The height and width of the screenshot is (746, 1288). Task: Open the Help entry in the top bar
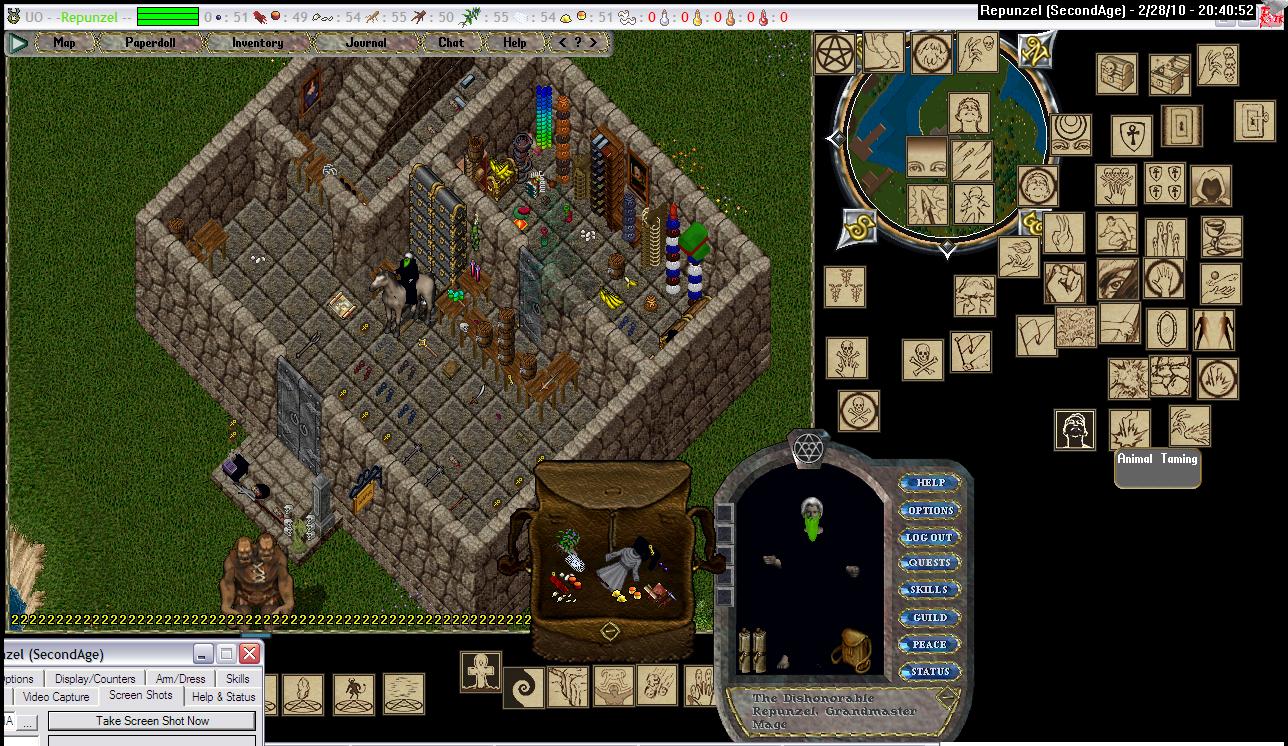coord(515,43)
